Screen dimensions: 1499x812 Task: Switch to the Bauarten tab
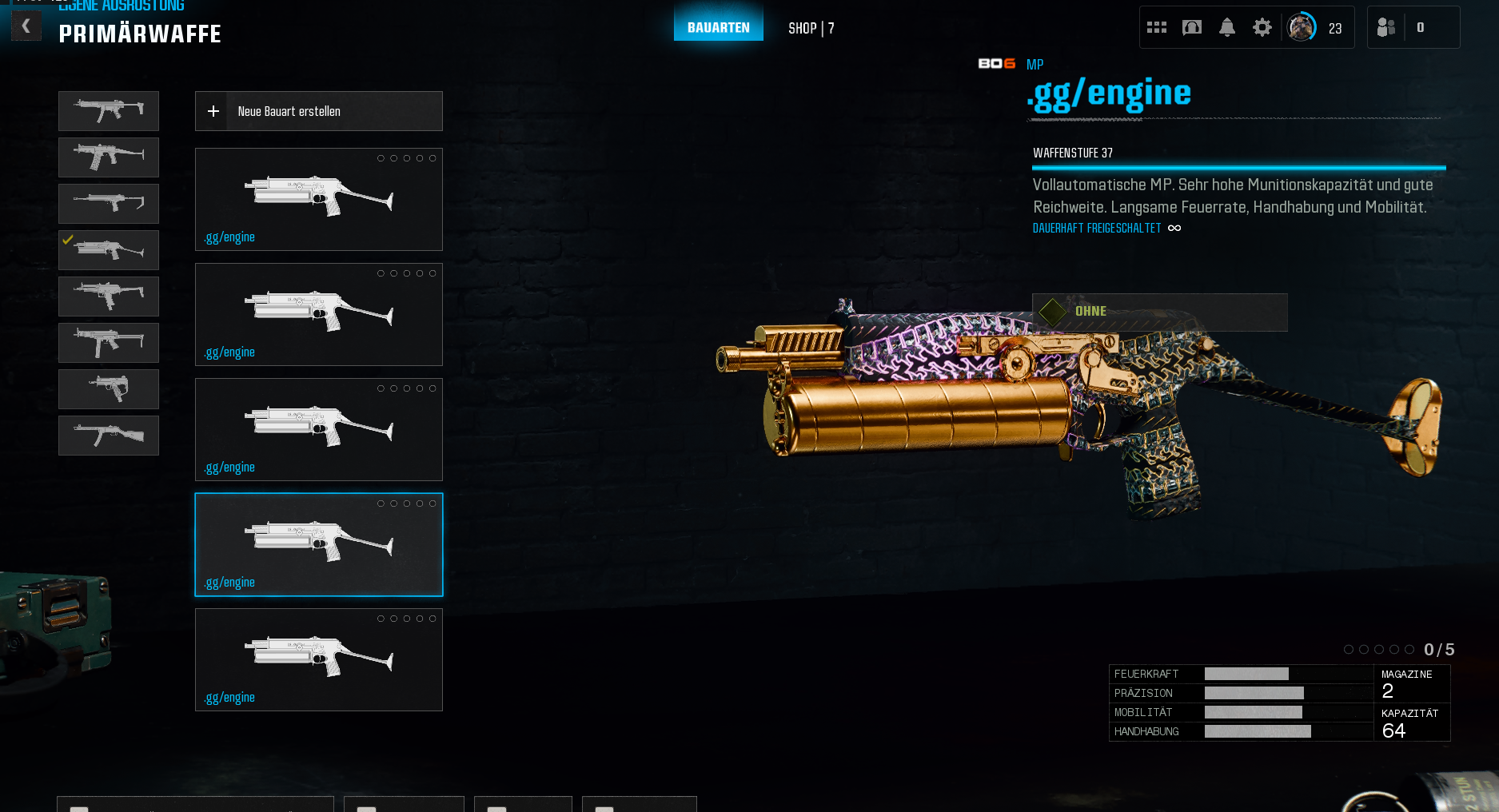718,27
